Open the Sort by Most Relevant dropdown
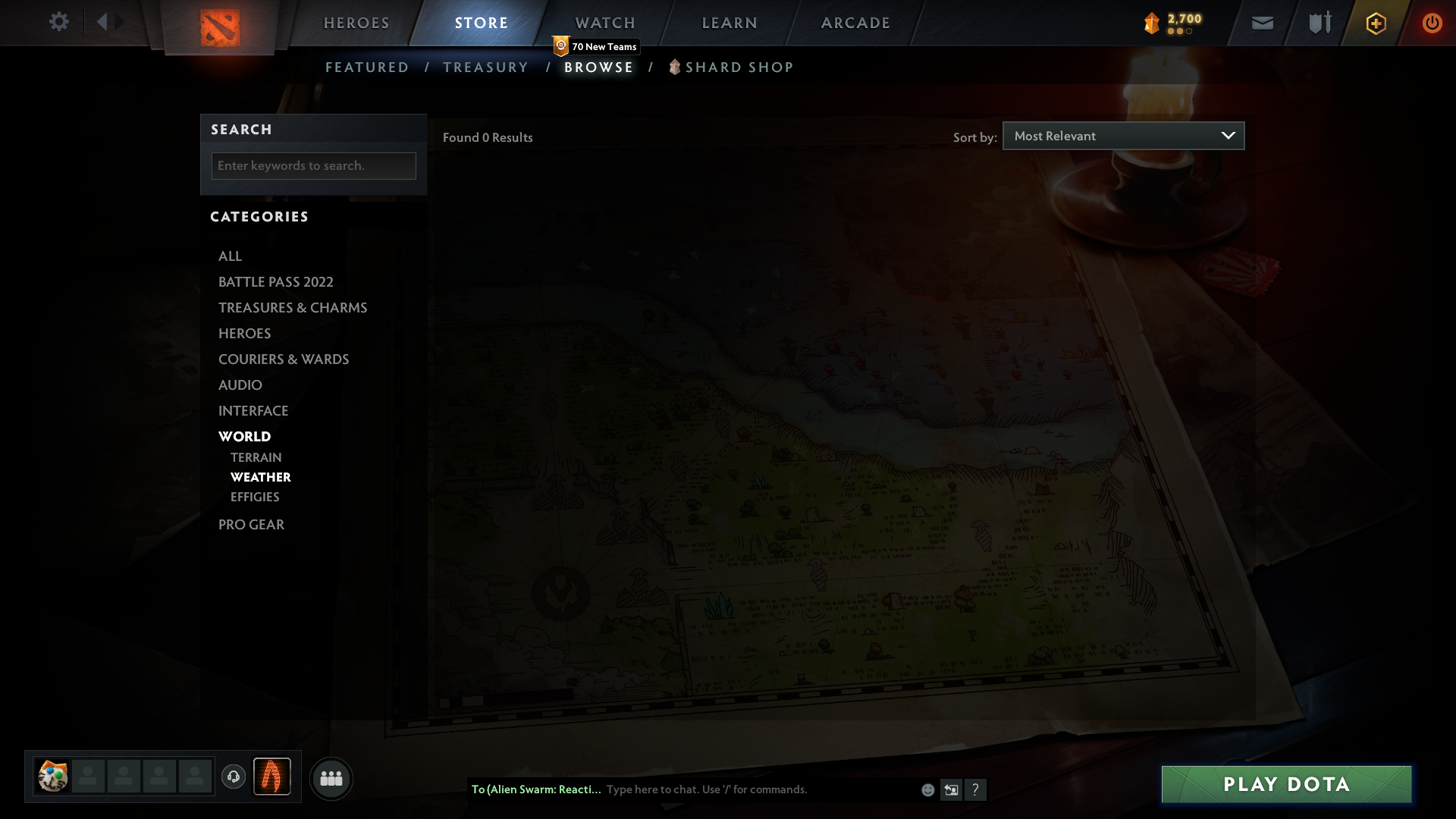Image resolution: width=1456 pixels, height=819 pixels. coord(1123,136)
